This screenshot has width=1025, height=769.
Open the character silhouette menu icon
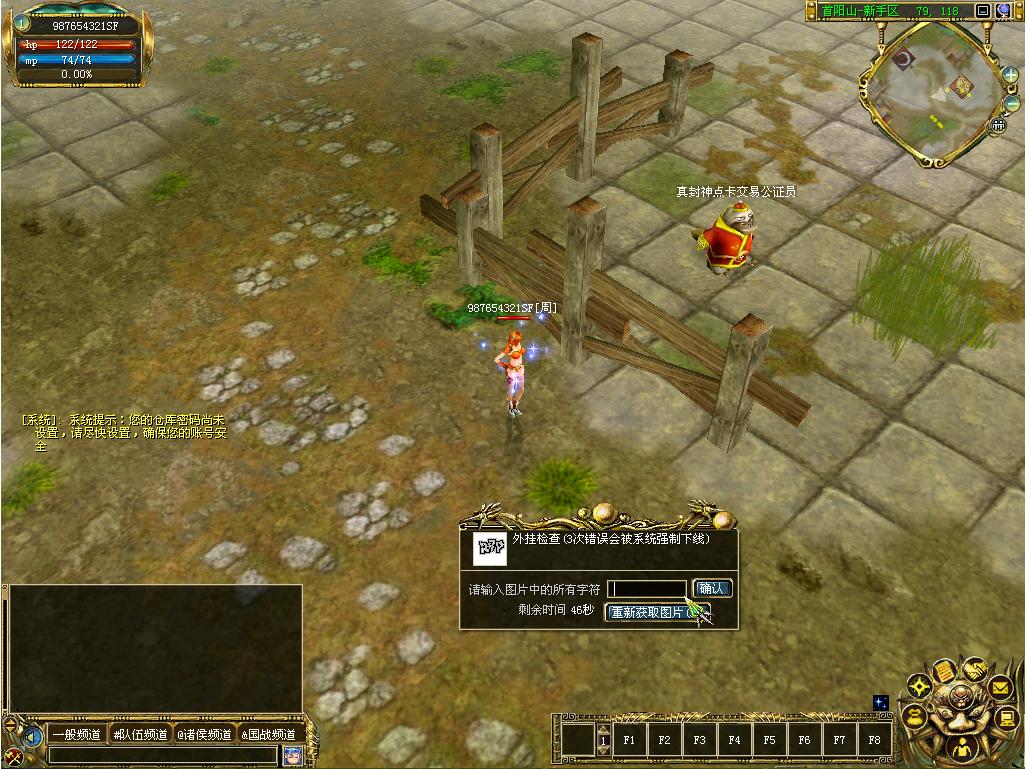(x=961, y=746)
